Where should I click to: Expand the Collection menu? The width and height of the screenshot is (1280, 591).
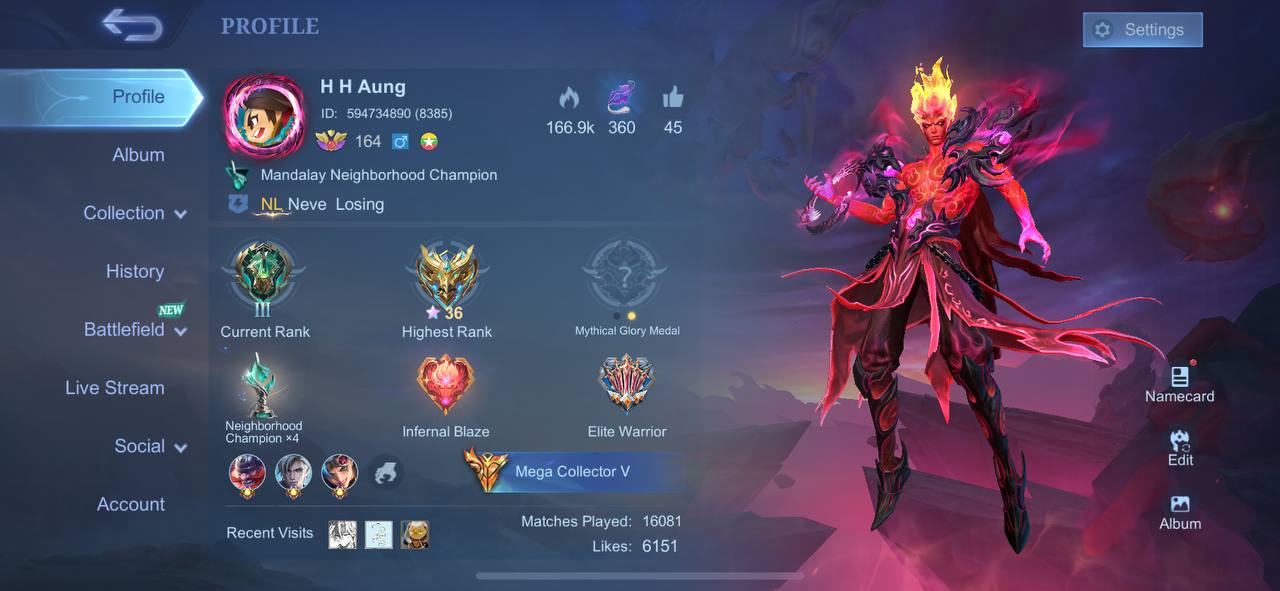pos(135,213)
